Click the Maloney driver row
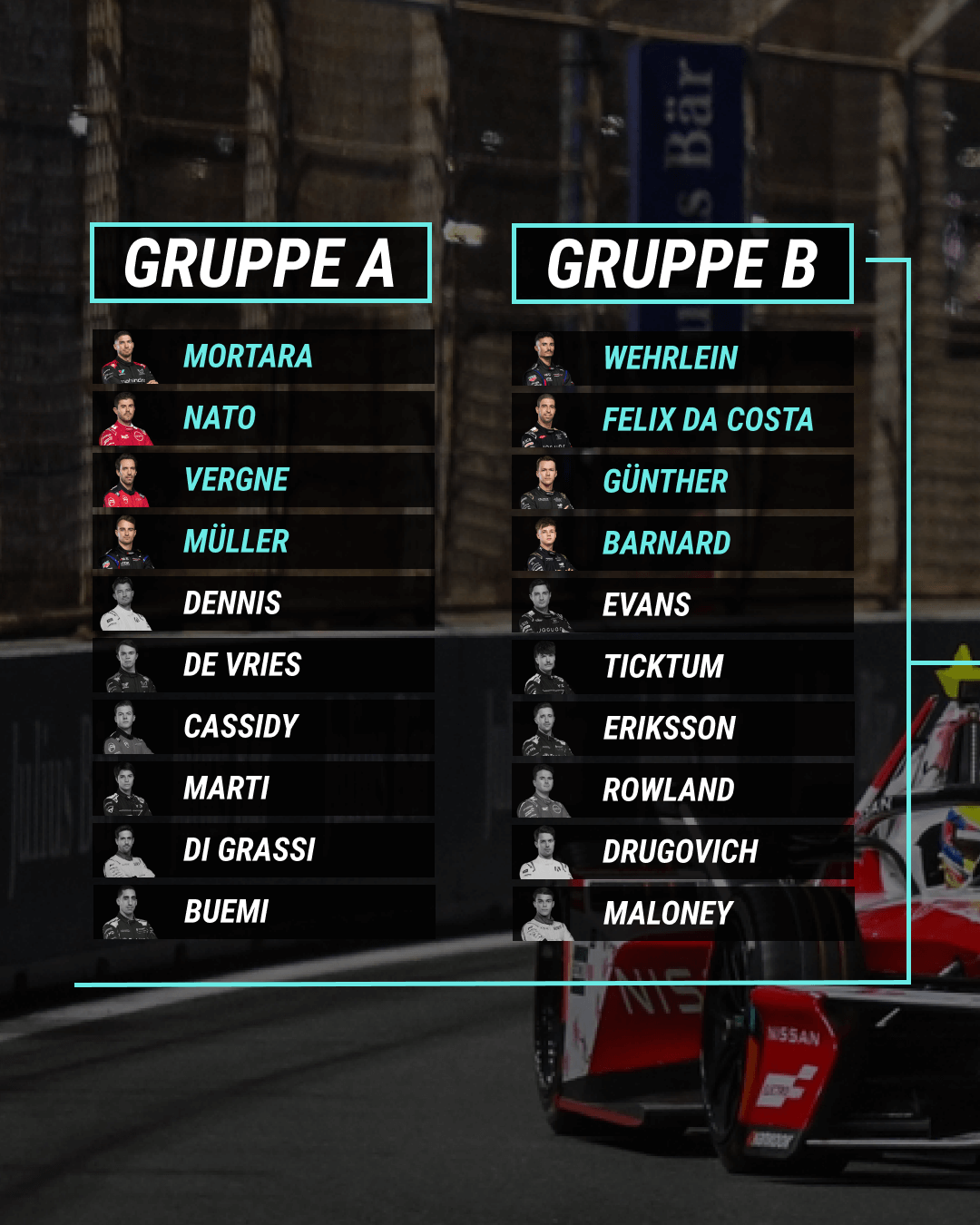The image size is (980, 1225). (682, 914)
